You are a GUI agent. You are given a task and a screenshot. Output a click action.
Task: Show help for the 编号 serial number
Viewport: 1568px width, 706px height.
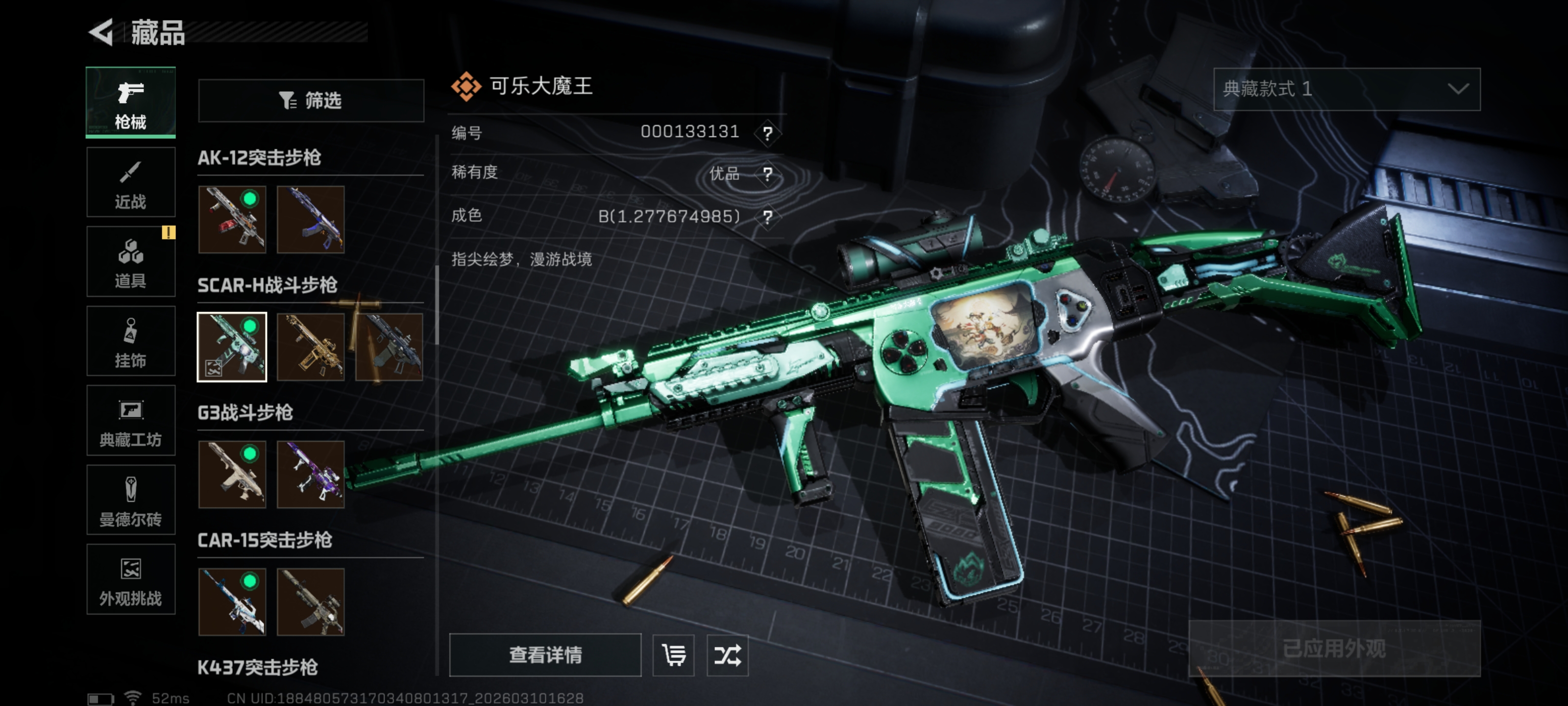pyautogui.click(x=767, y=133)
